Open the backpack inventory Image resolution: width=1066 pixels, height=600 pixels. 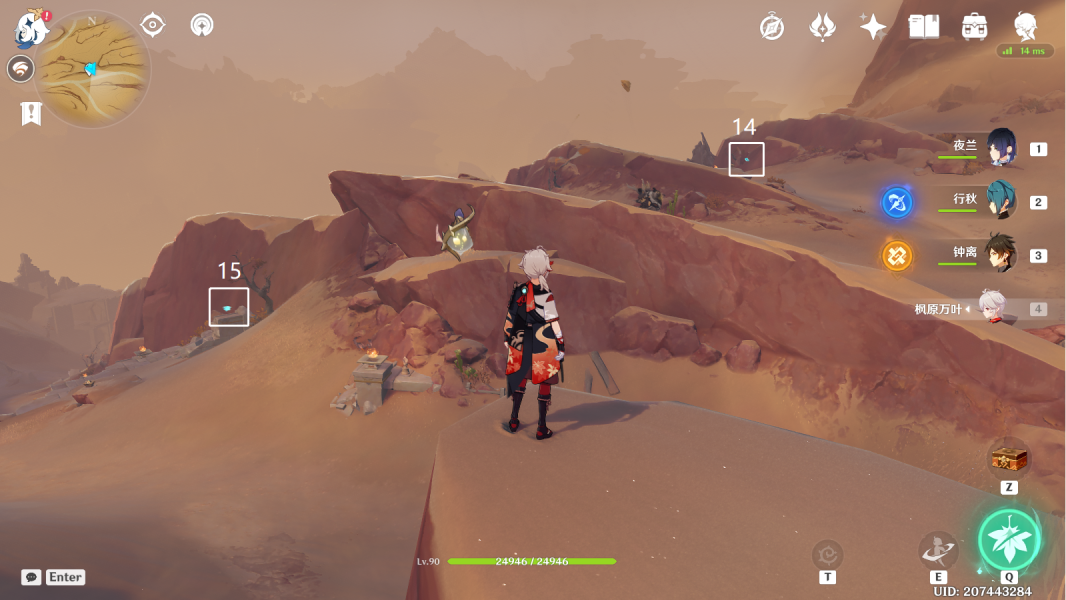[x=975, y=27]
